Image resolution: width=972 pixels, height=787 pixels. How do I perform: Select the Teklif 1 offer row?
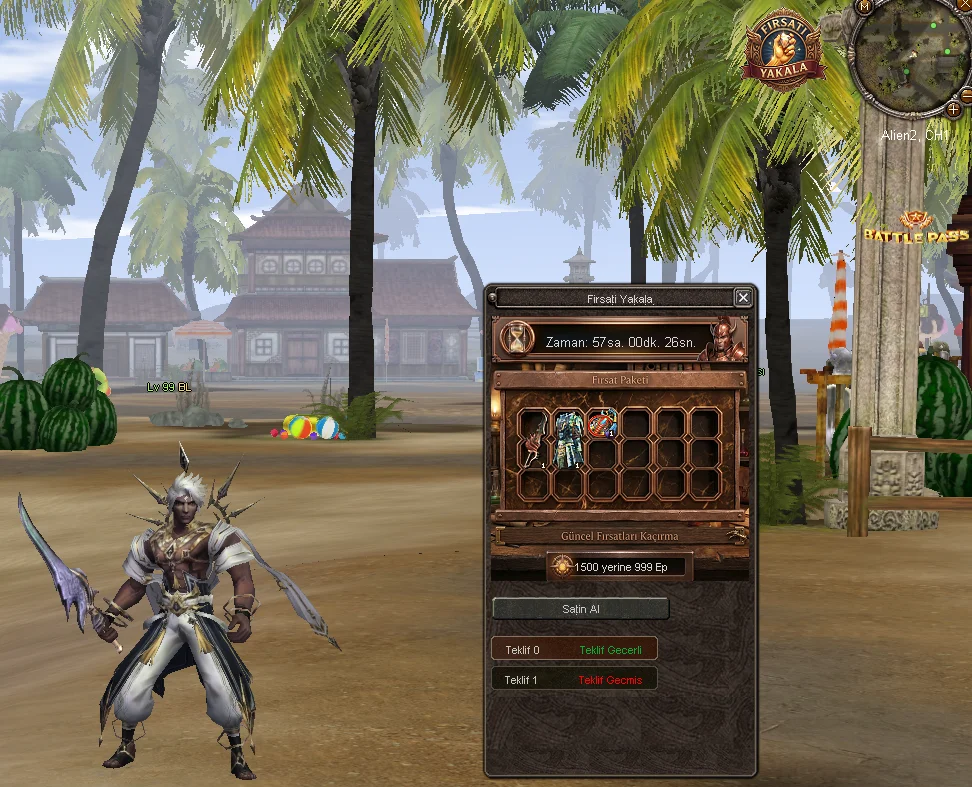(574, 680)
